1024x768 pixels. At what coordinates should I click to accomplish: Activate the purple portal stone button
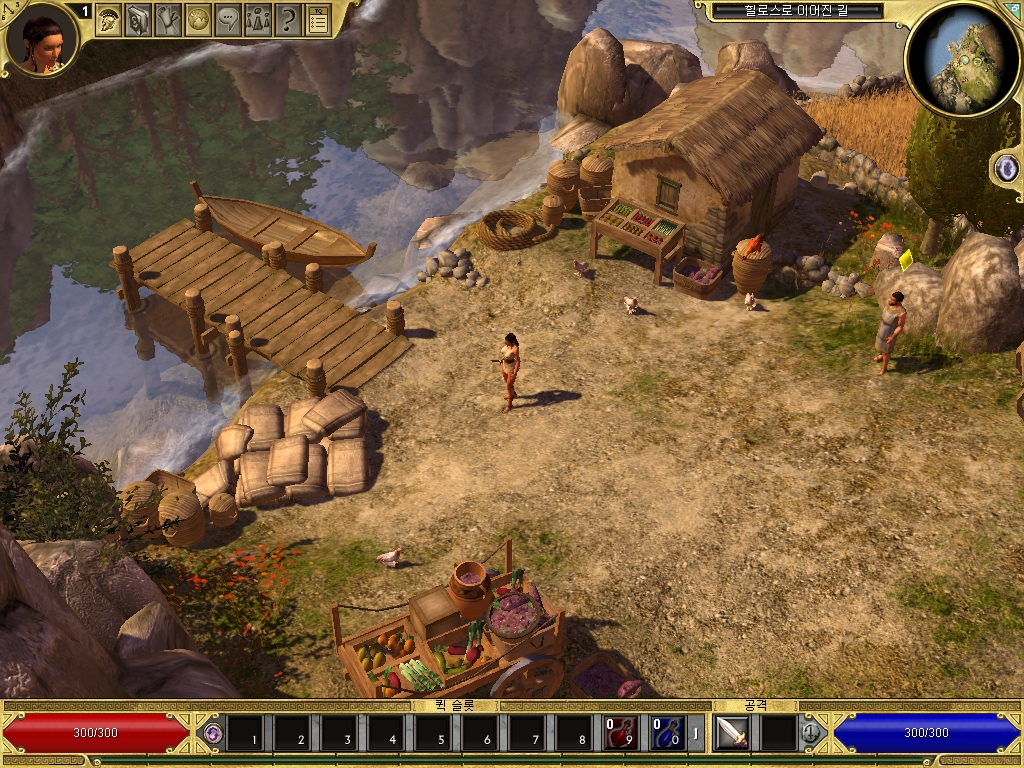pyautogui.click(x=1006, y=168)
